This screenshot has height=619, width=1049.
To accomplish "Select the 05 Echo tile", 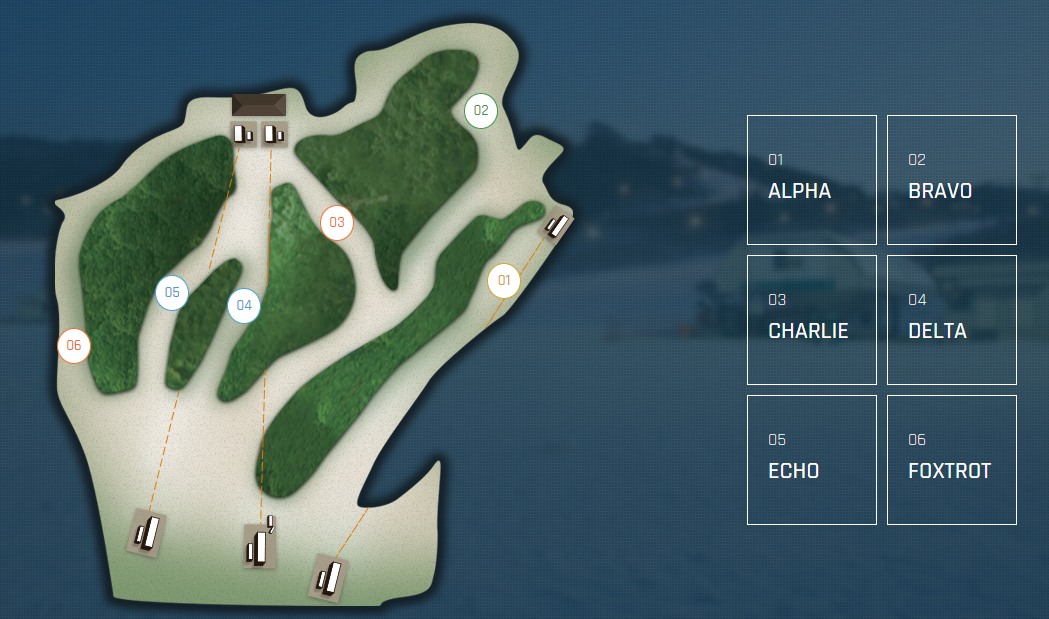I will (x=811, y=460).
